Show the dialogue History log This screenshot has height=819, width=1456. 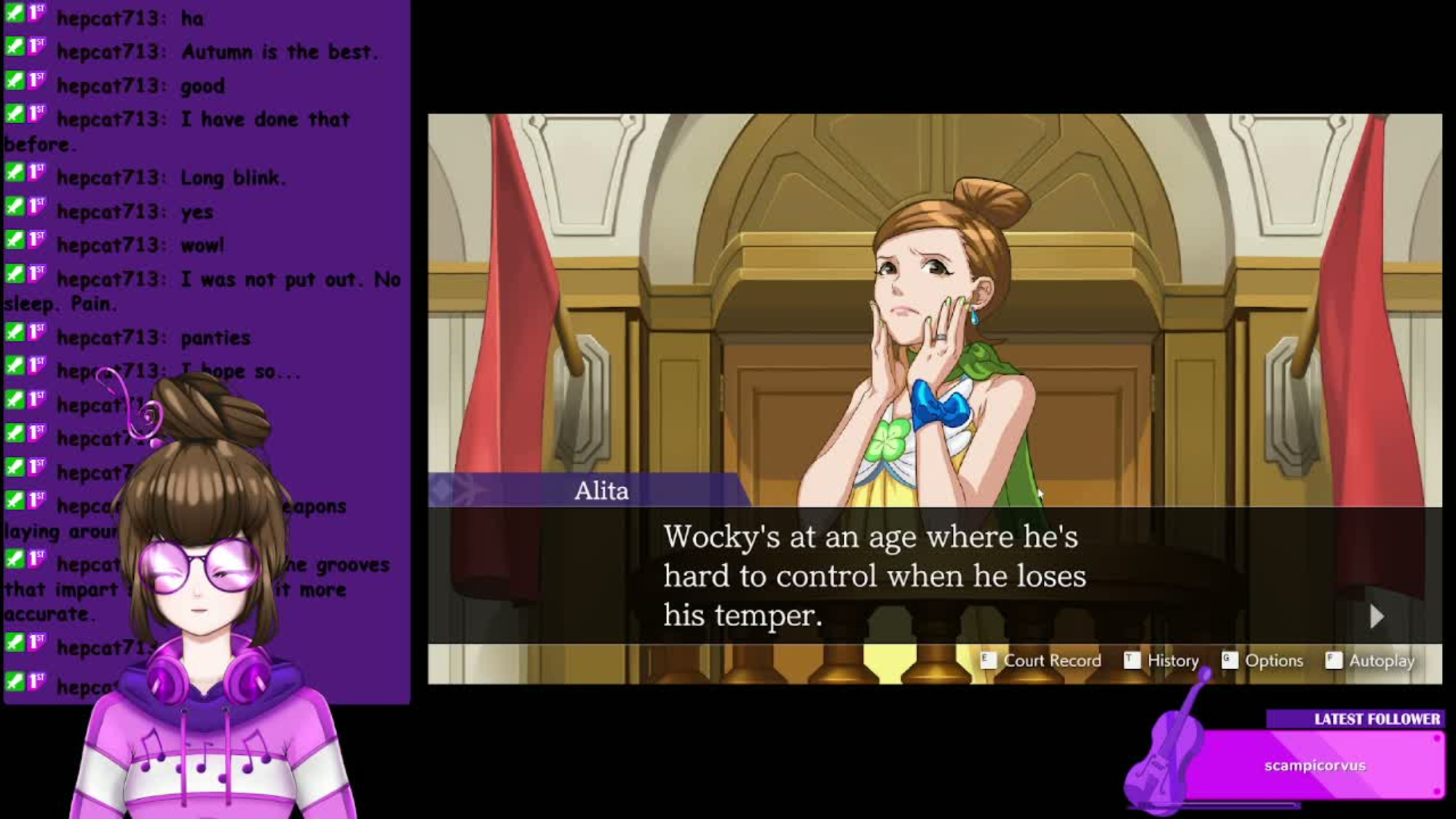(x=1163, y=660)
